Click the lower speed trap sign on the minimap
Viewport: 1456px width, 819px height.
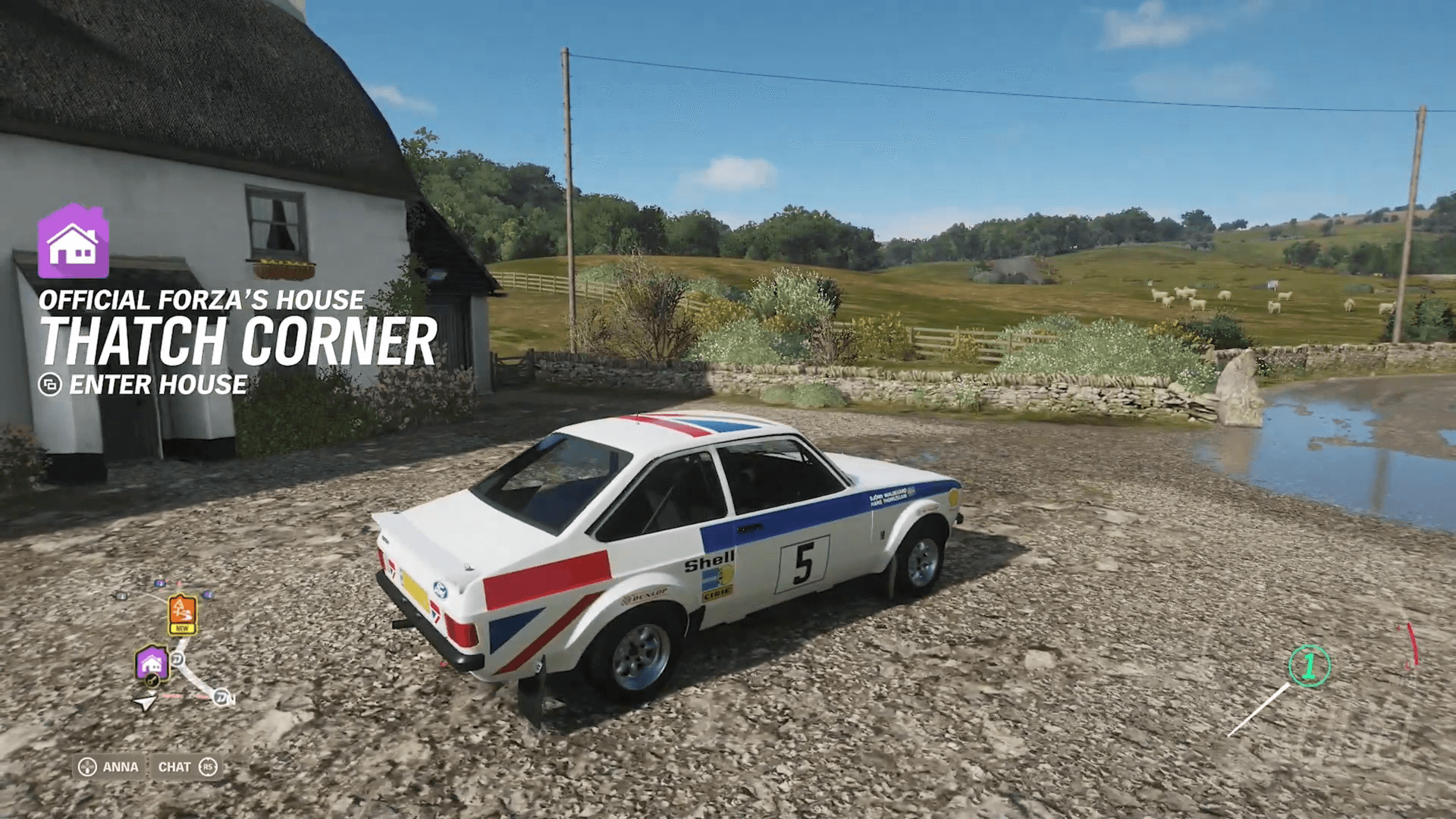221,697
